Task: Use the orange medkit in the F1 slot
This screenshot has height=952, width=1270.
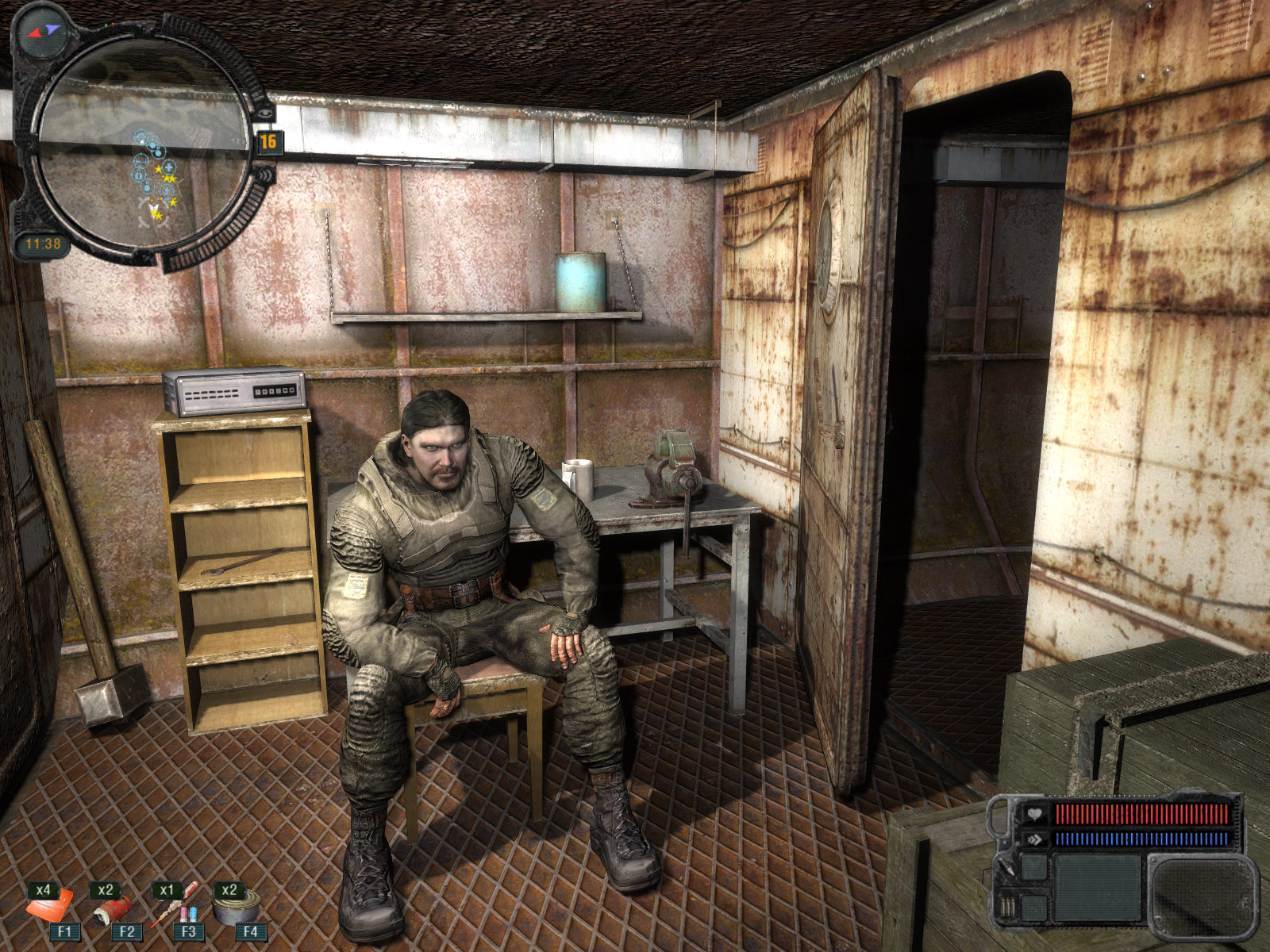Action: coord(50,906)
